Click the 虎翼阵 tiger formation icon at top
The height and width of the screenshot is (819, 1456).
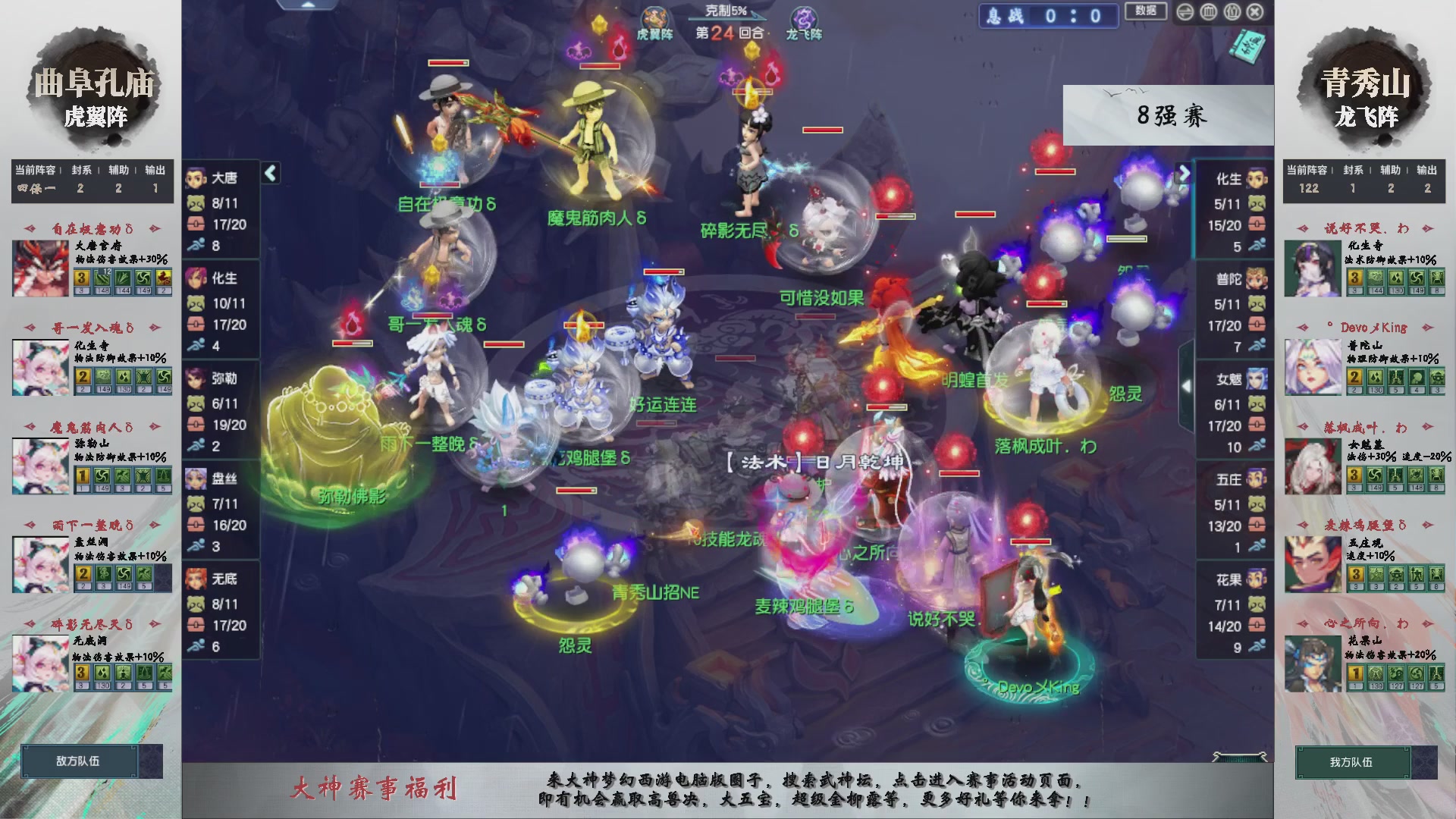654,15
